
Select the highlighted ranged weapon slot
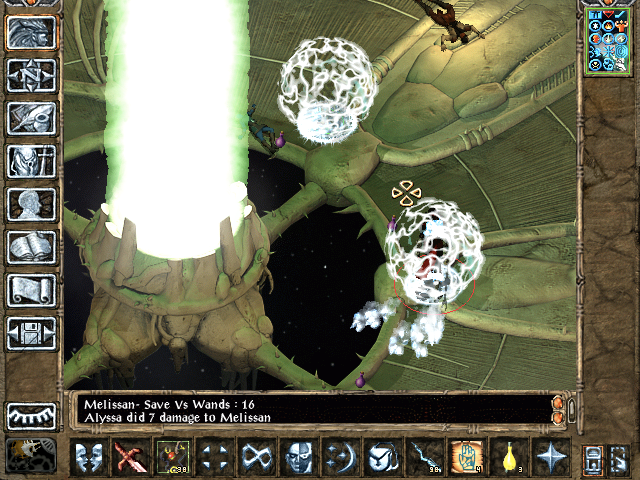tap(171, 457)
